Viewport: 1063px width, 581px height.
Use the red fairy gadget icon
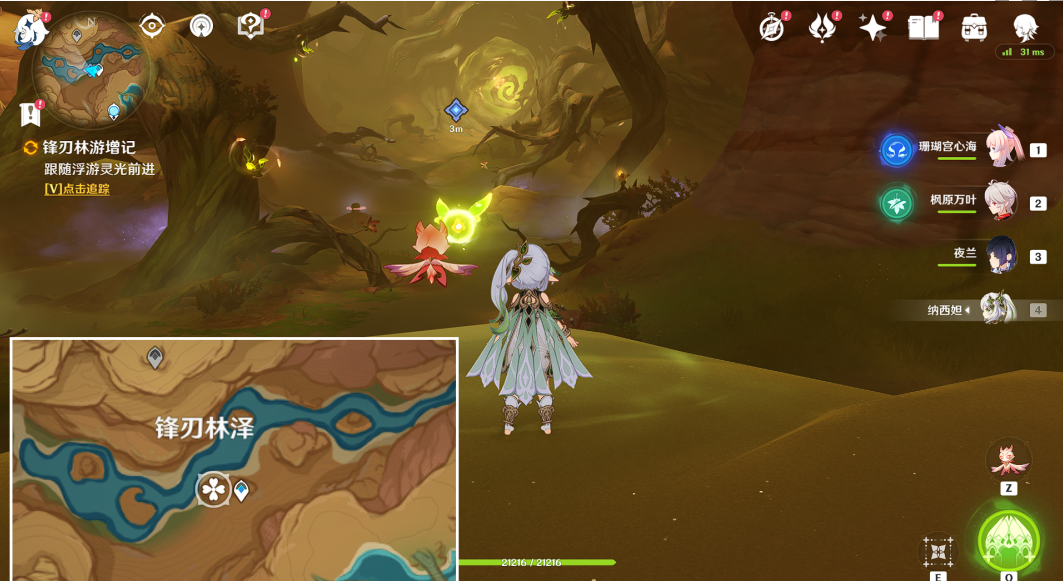pos(1008,459)
